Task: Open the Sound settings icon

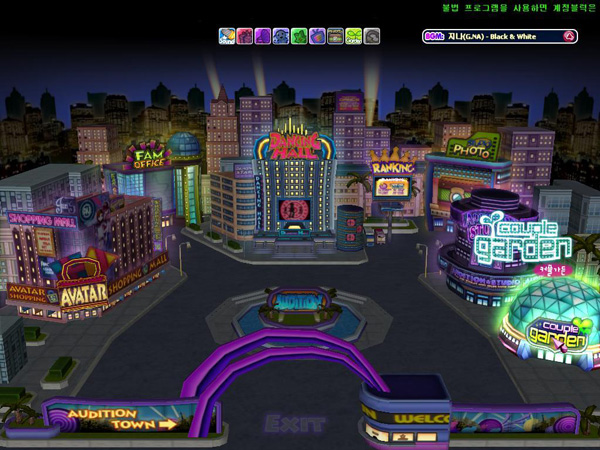Action: (228, 36)
